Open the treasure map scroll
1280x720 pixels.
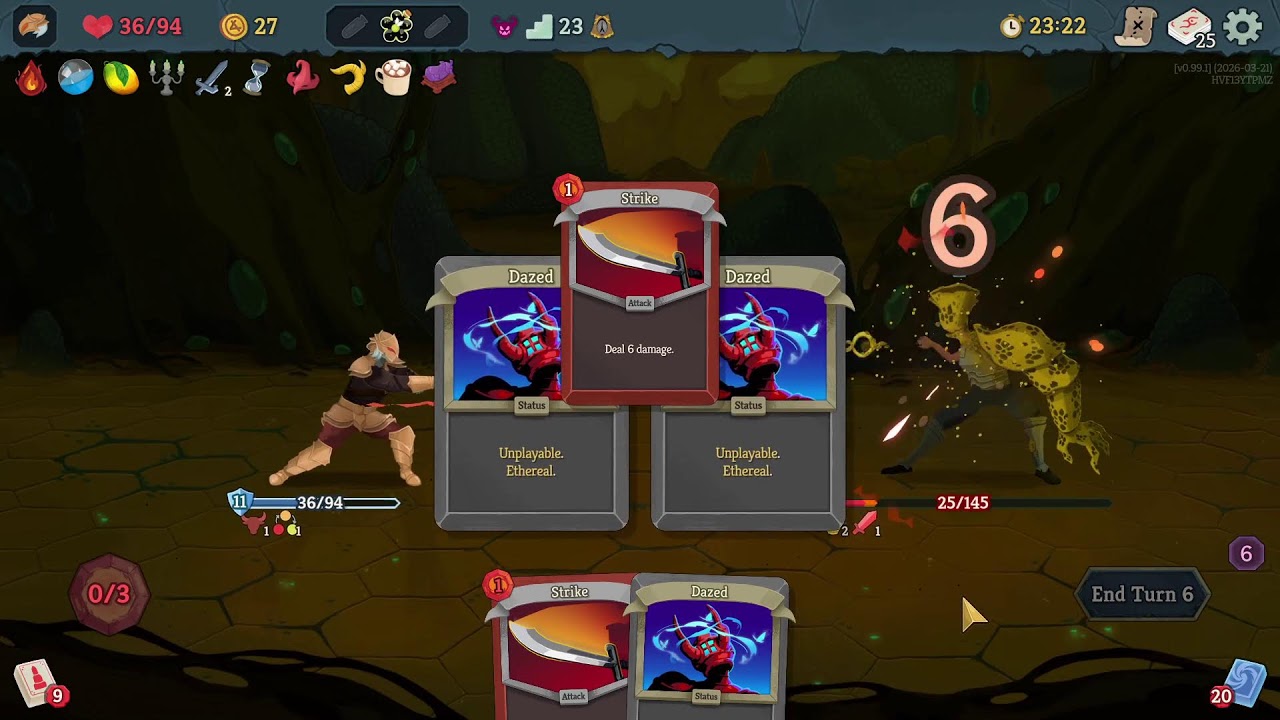[1136, 27]
